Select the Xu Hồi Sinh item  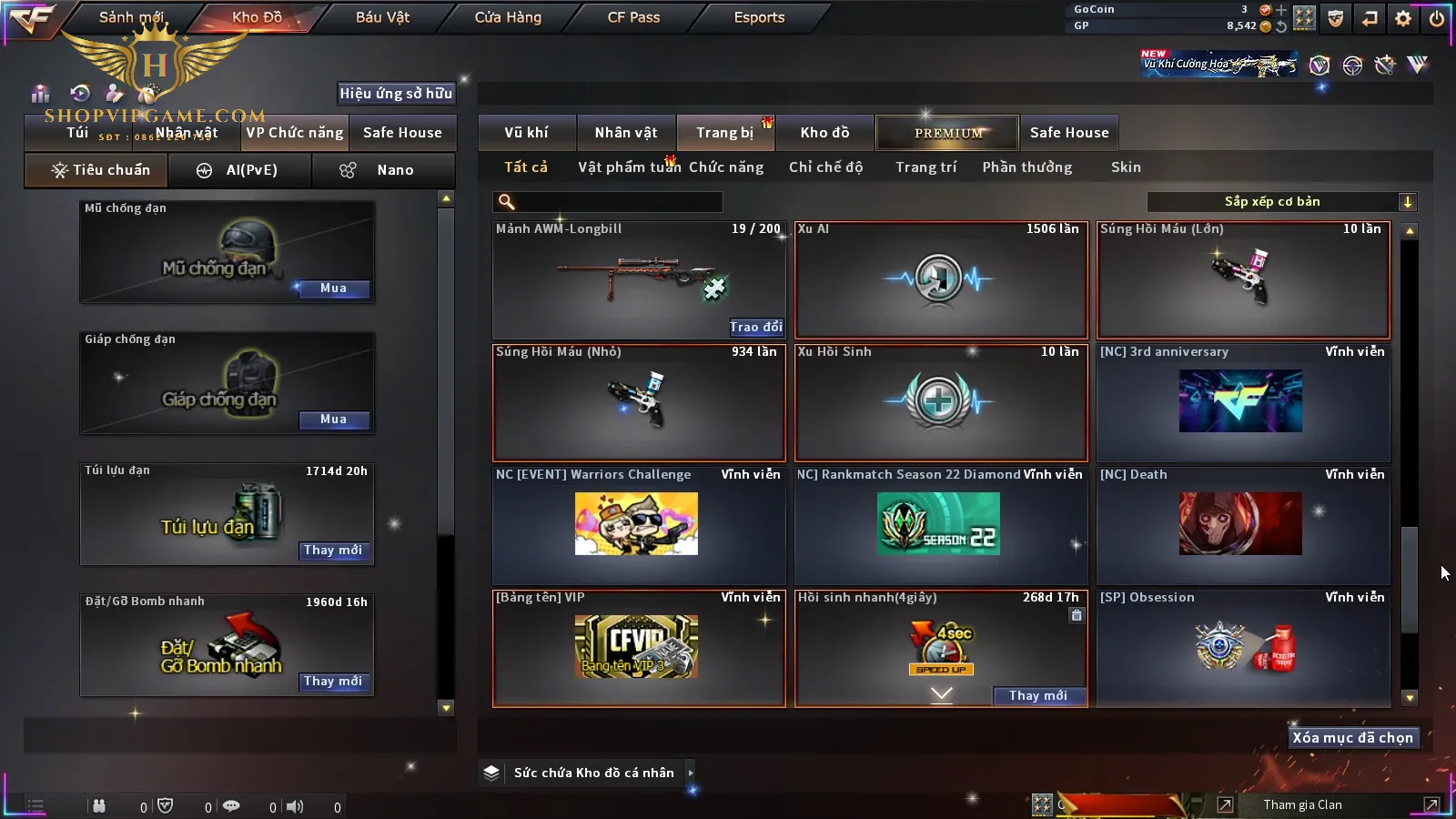tap(940, 402)
